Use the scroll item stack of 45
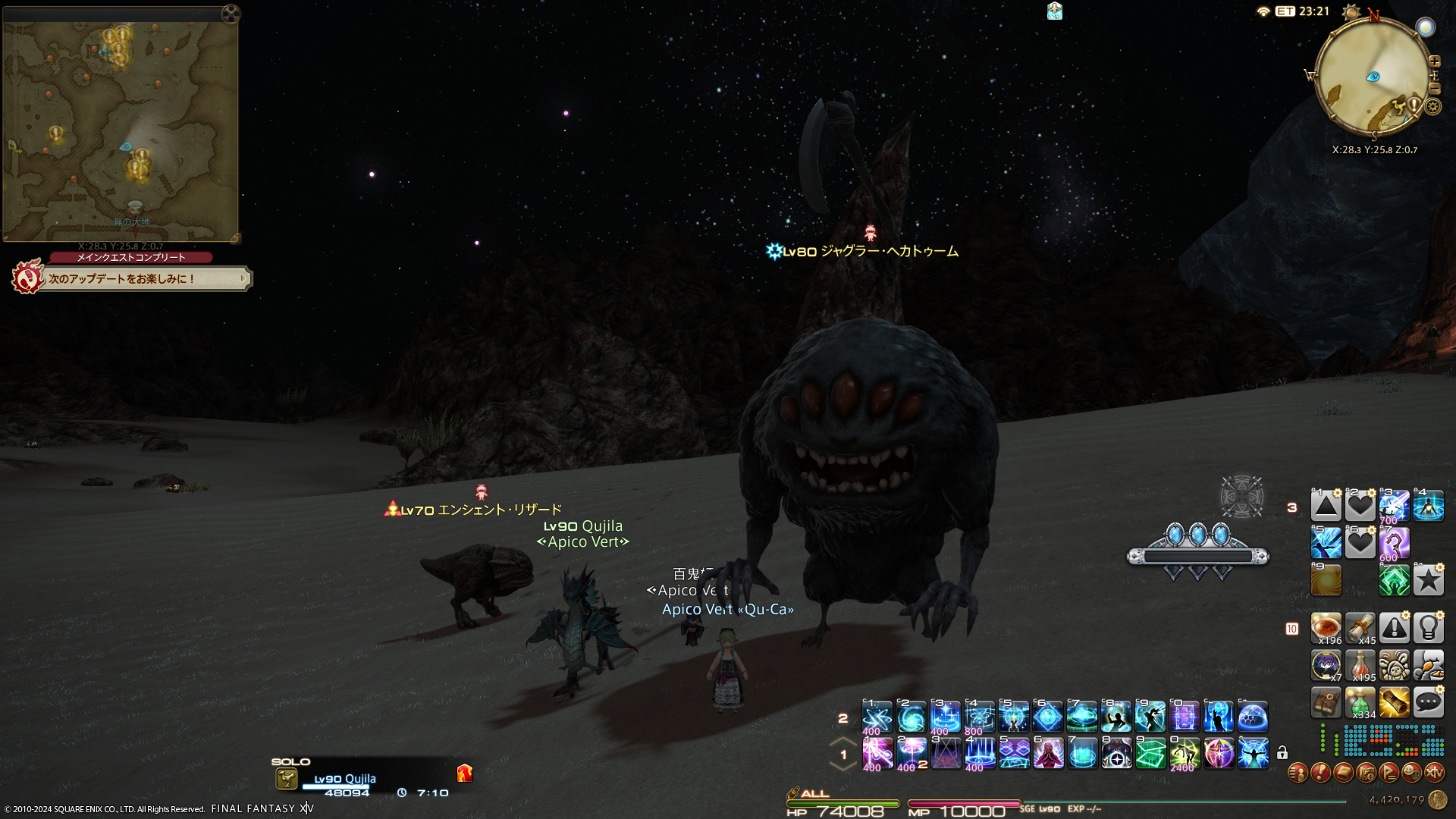Viewport: 1456px width, 819px height. [x=1360, y=628]
